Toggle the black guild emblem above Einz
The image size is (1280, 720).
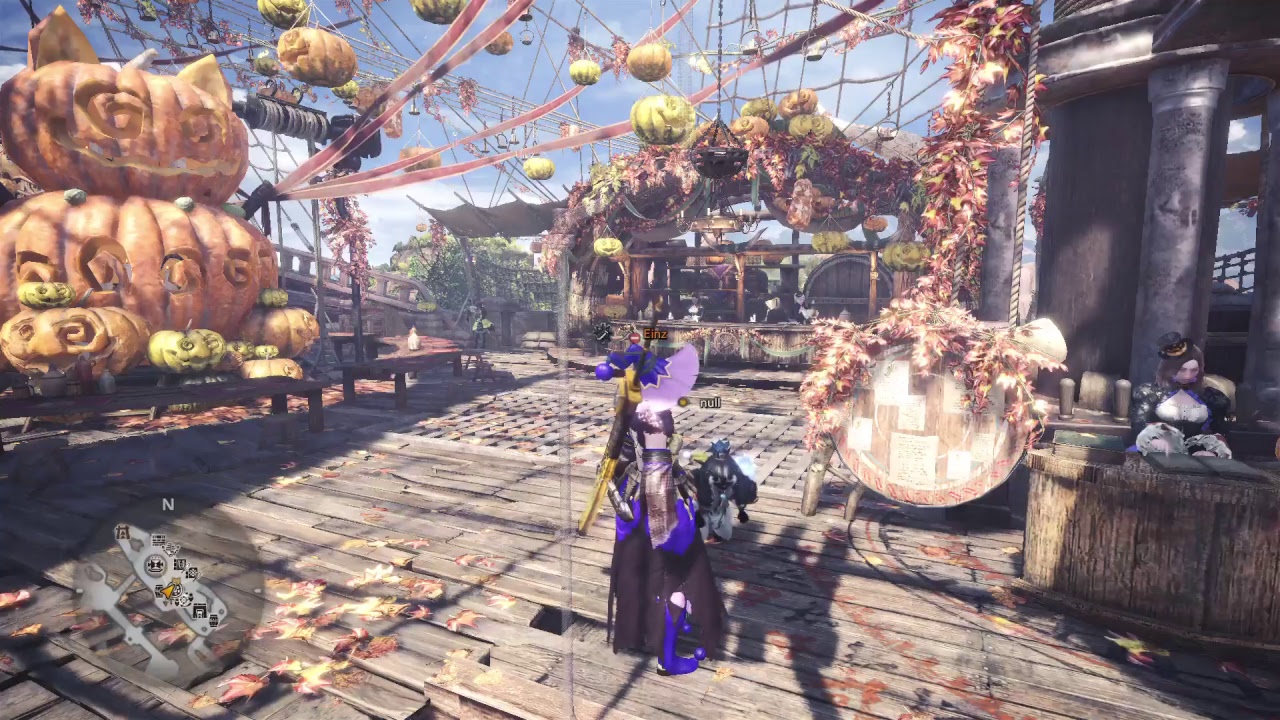[602, 333]
